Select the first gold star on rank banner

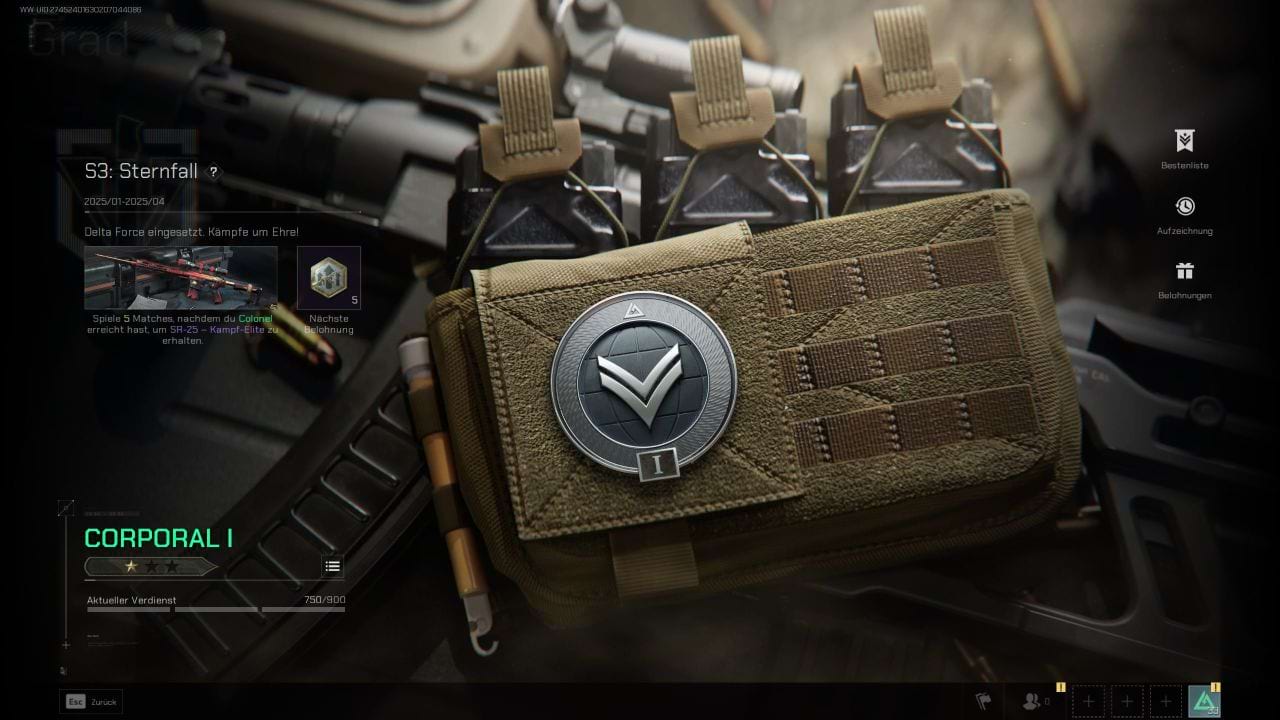(x=131, y=566)
